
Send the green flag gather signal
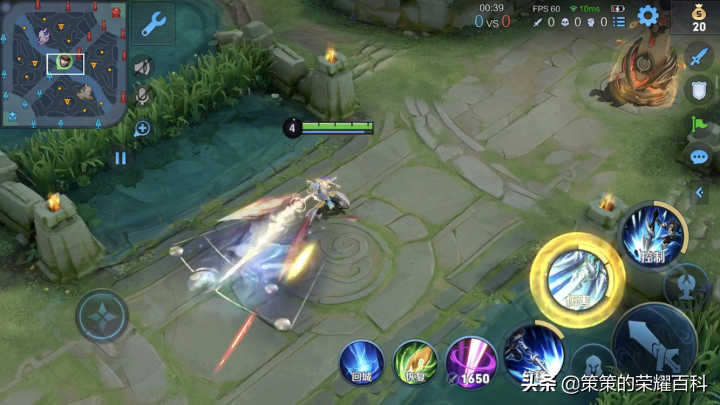click(x=699, y=124)
